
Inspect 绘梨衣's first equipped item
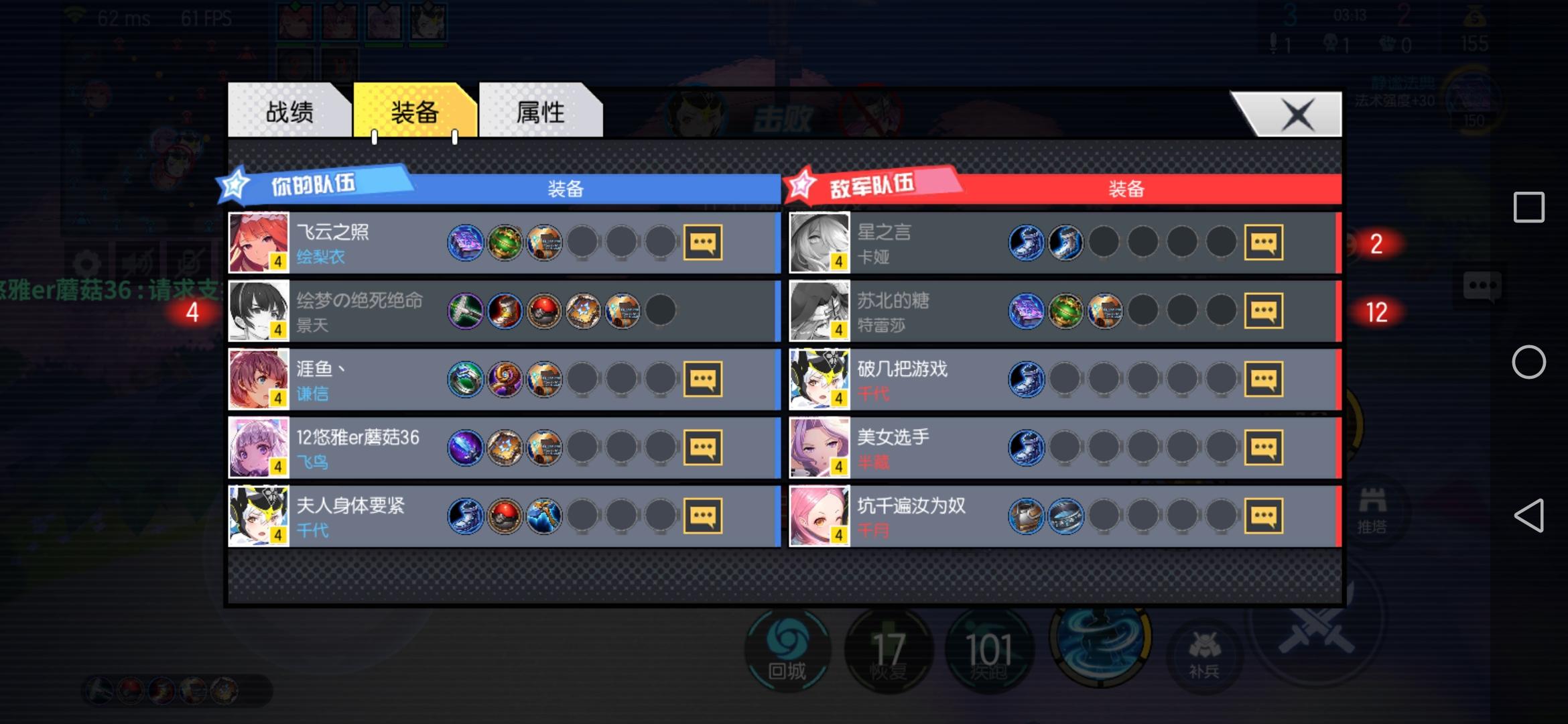(x=466, y=243)
